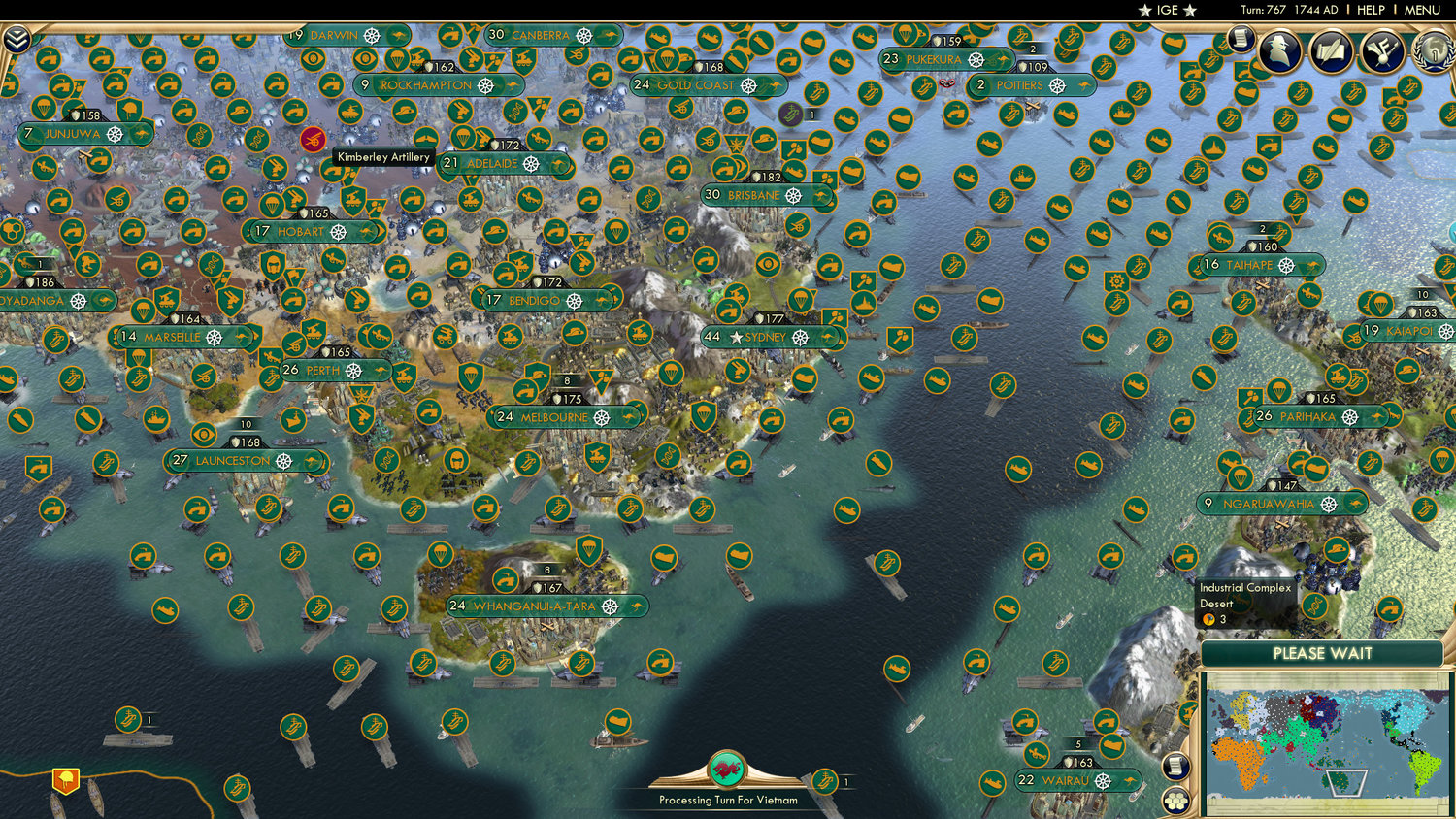Open the Sydney city screen via its name banner
The width and height of the screenshot is (1456, 819).
coord(764,336)
